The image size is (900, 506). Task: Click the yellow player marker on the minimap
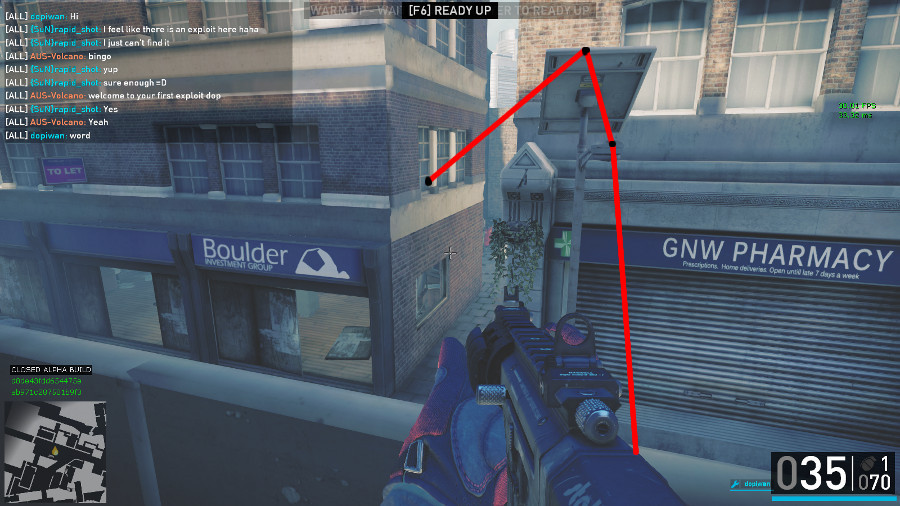[x=55, y=450]
